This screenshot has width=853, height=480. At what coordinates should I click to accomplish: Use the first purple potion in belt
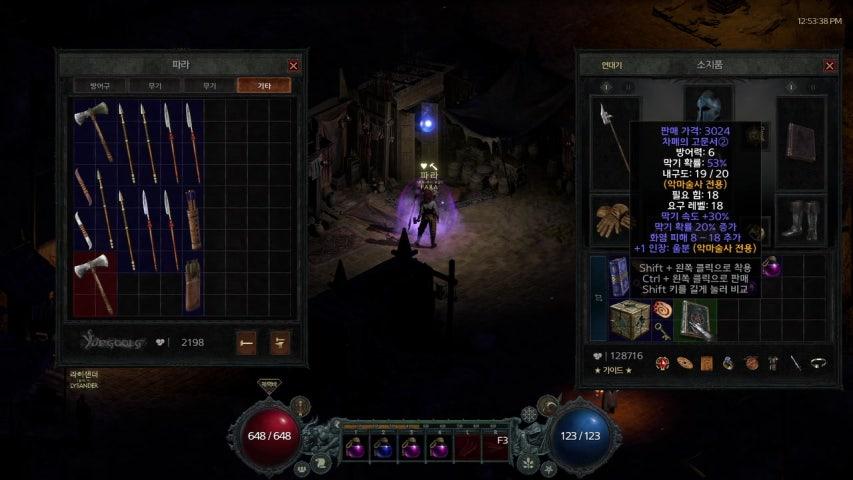tap(355, 448)
